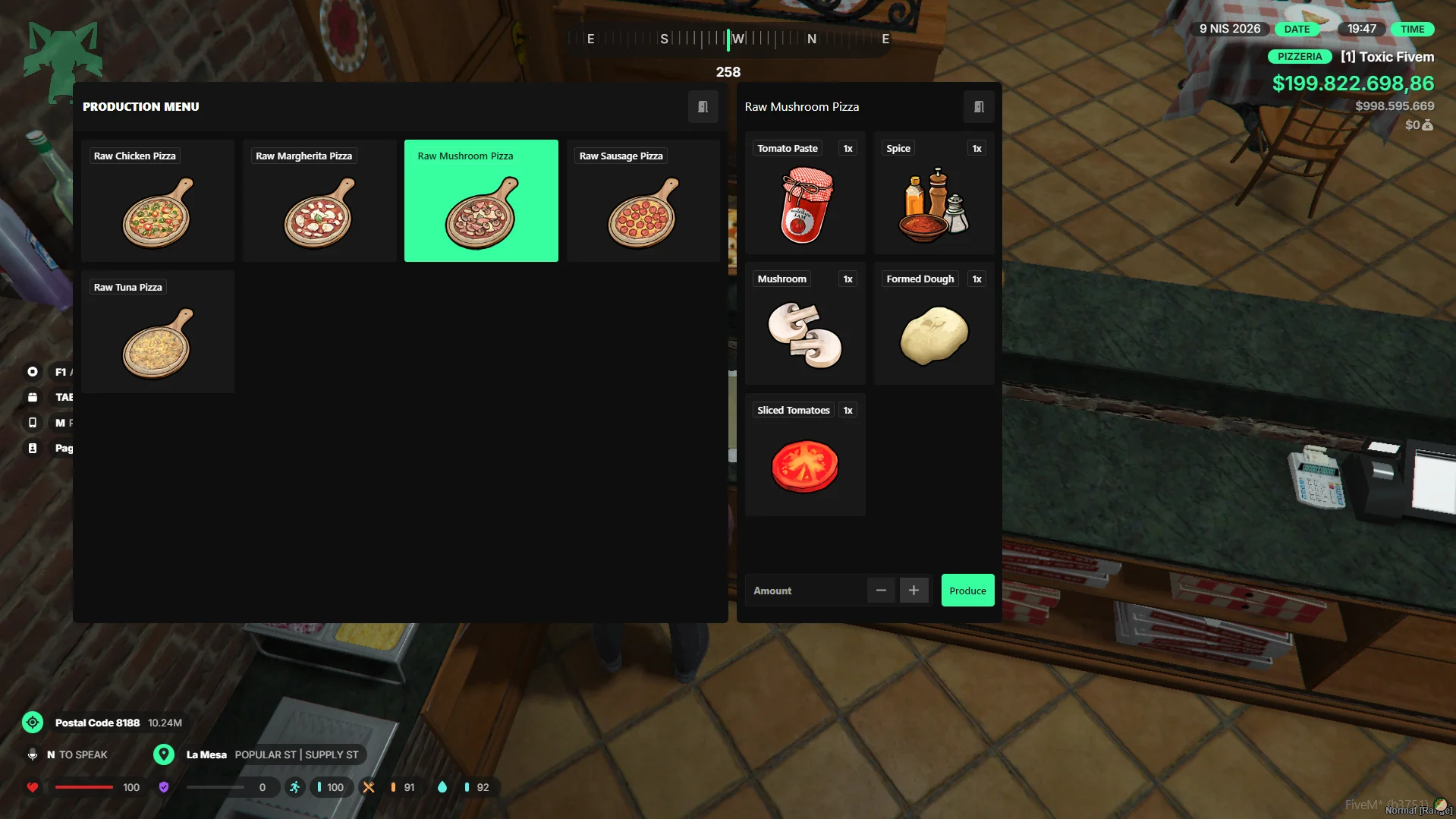Close the Production Menu with door icon

[703, 107]
